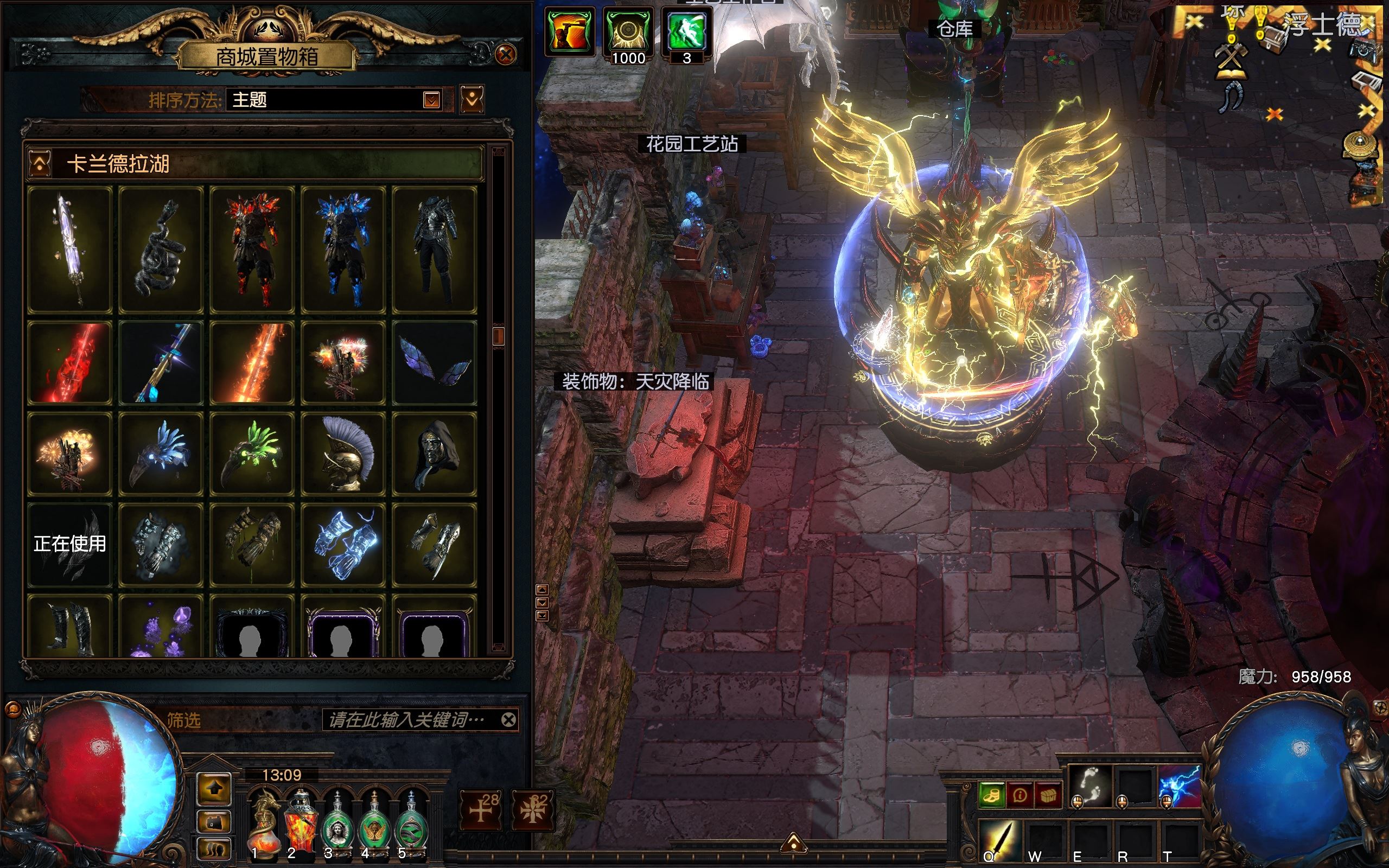Choose the glowing blue lightning gloves
Screen dimensions: 1389x868
click(x=343, y=545)
